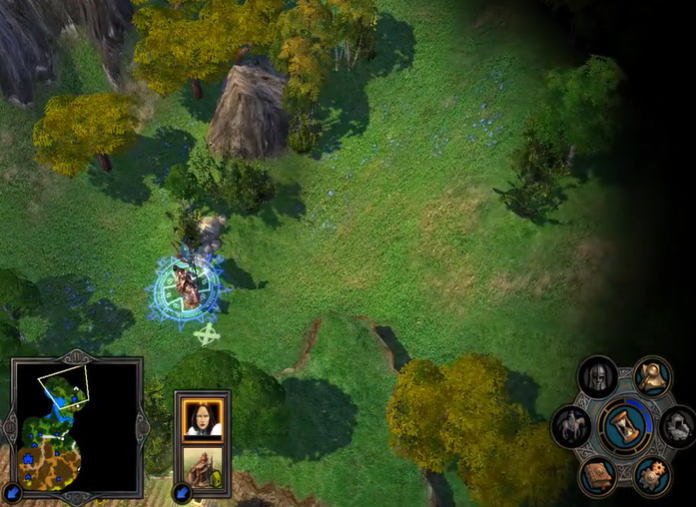Screen dimensions: 696x507
Task: Select the town portrait below the hero
Action: [203, 468]
